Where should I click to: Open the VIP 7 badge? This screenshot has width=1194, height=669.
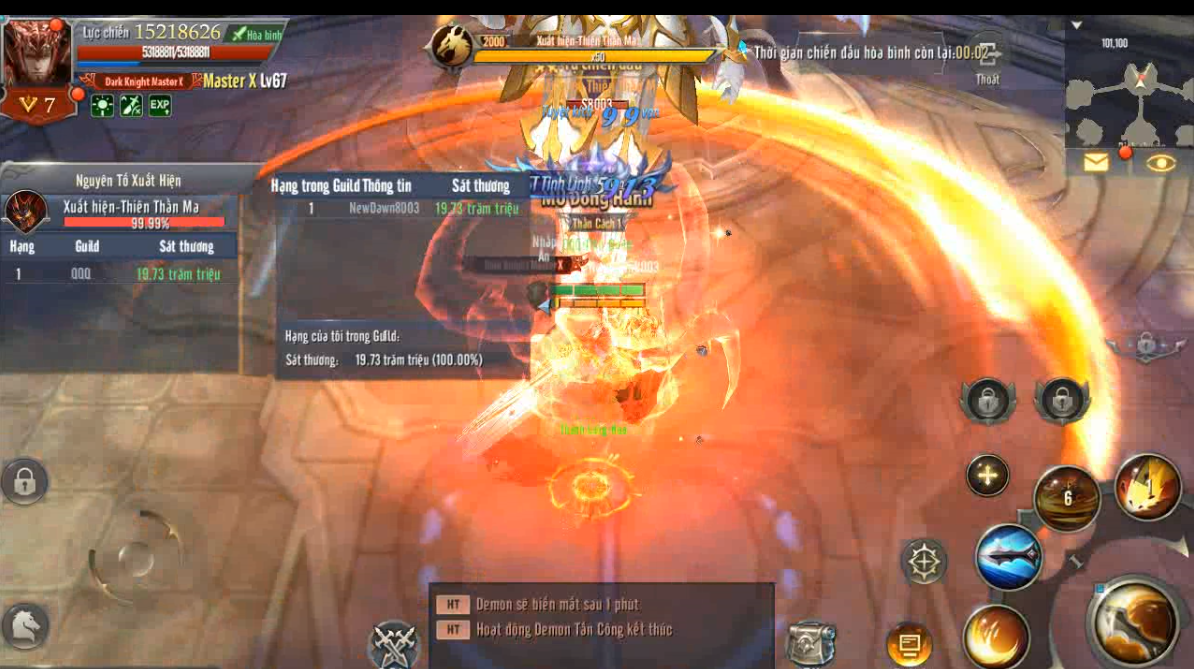(37, 104)
